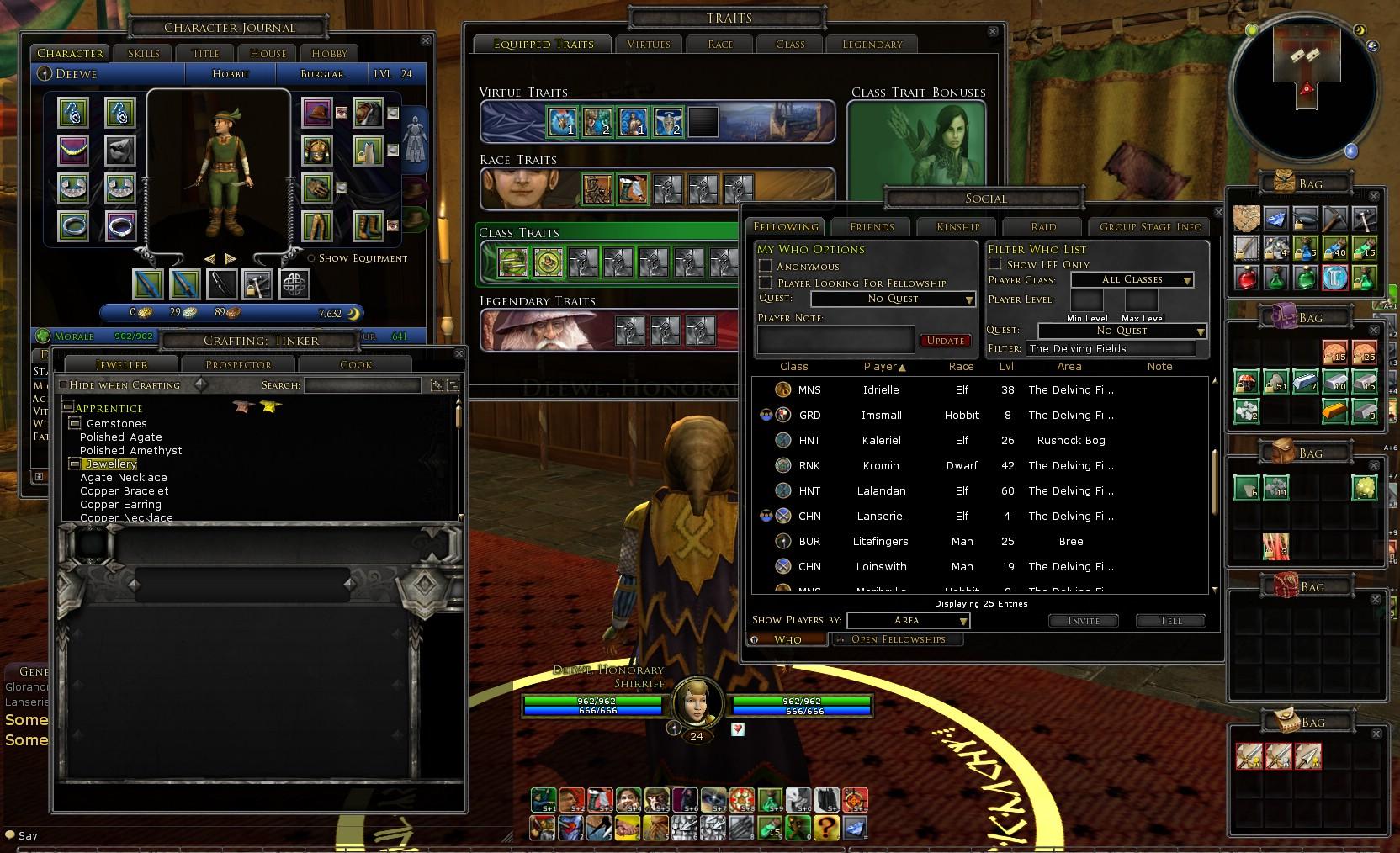The image size is (1400, 853).
Task: Toggle Show LFF Only filter
Action: click(994, 263)
